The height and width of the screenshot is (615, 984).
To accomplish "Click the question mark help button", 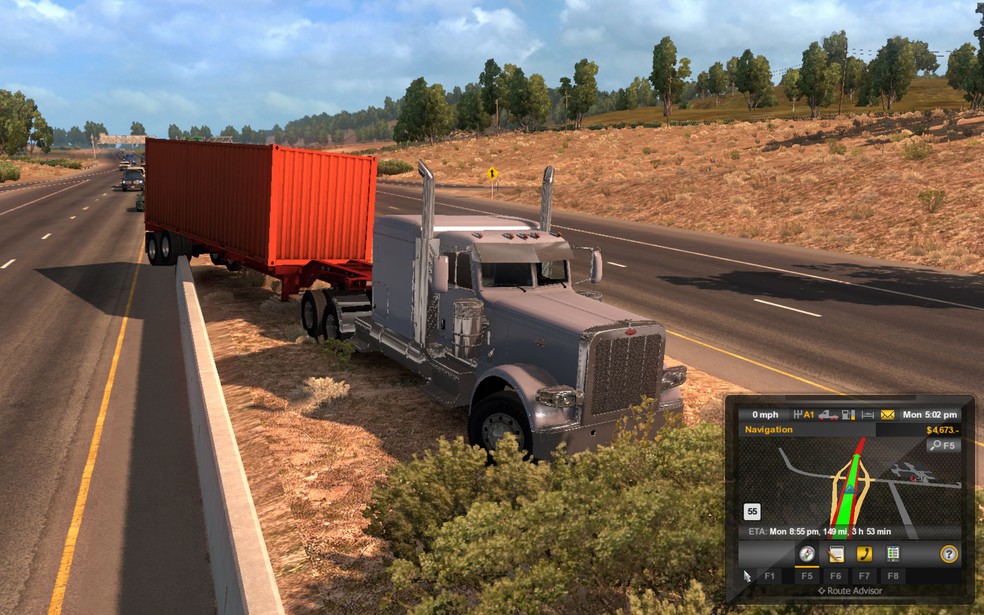I will point(948,554).
